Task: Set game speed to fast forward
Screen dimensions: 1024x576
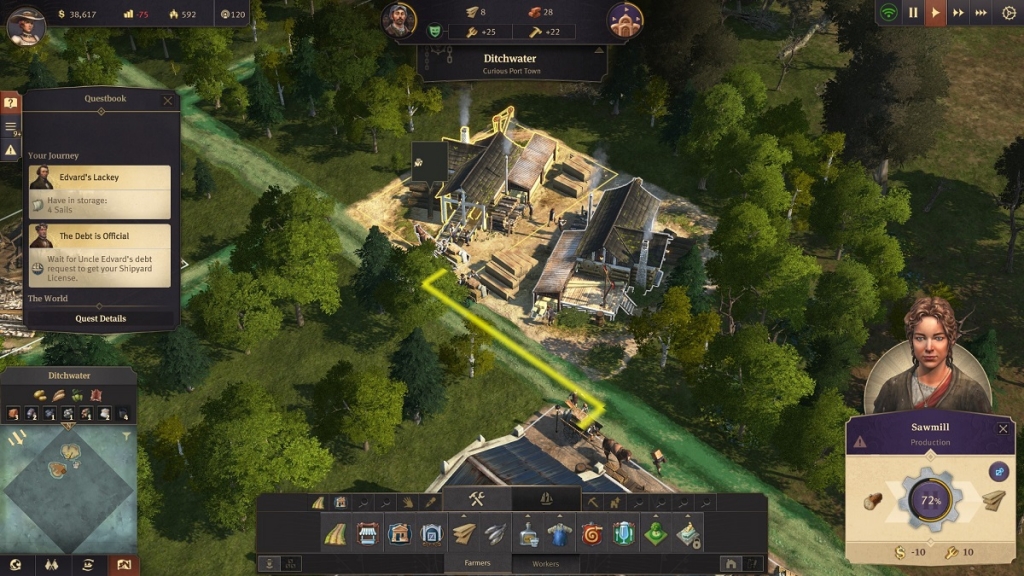Action: tap(958, 13)
